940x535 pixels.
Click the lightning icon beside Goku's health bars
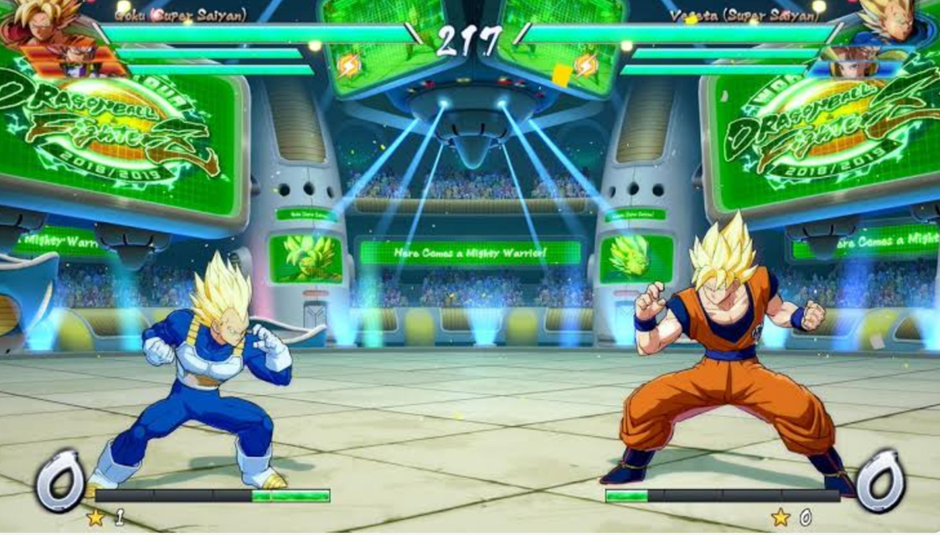[347, 66]
